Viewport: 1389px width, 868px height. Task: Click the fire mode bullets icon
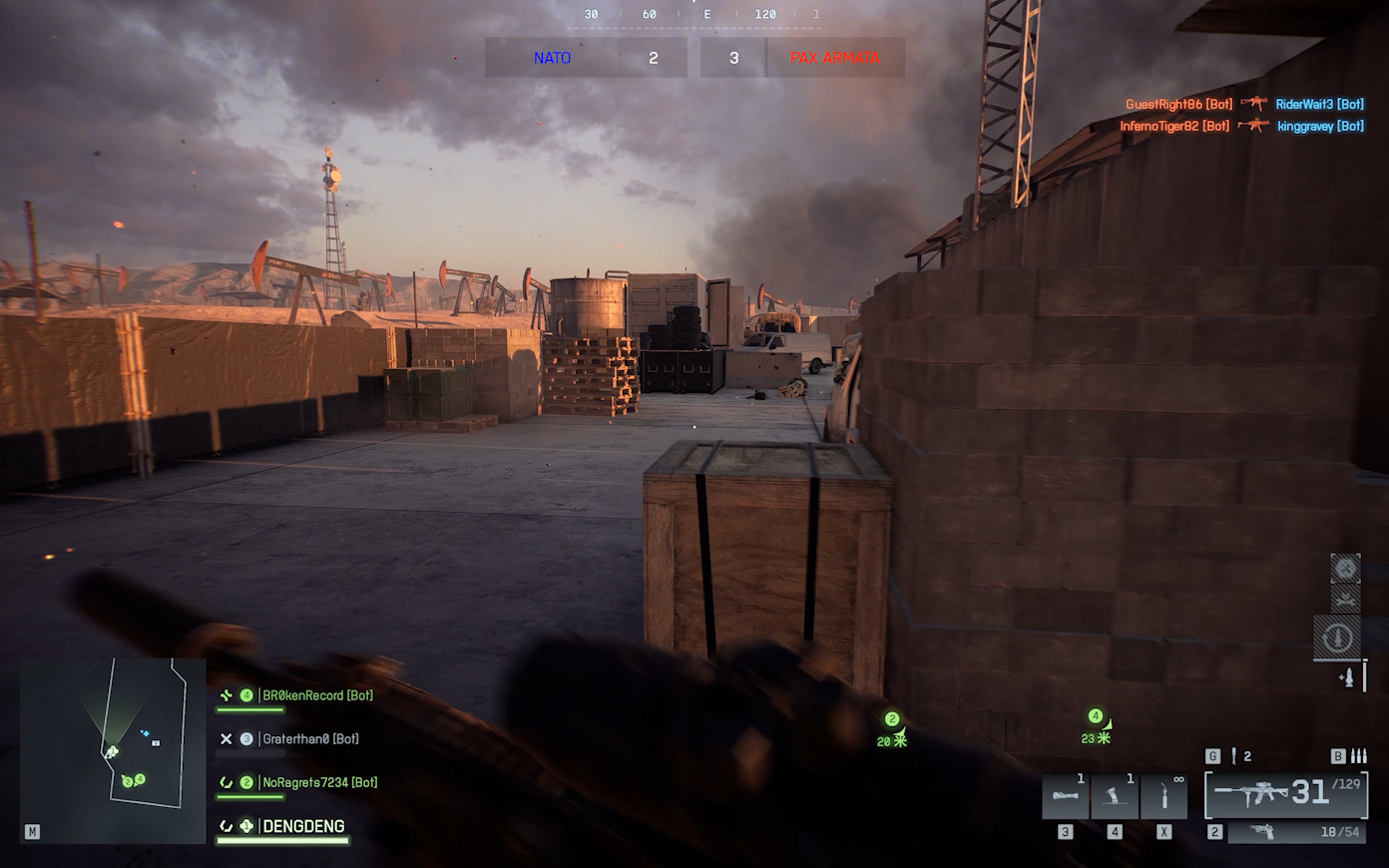1358,756
